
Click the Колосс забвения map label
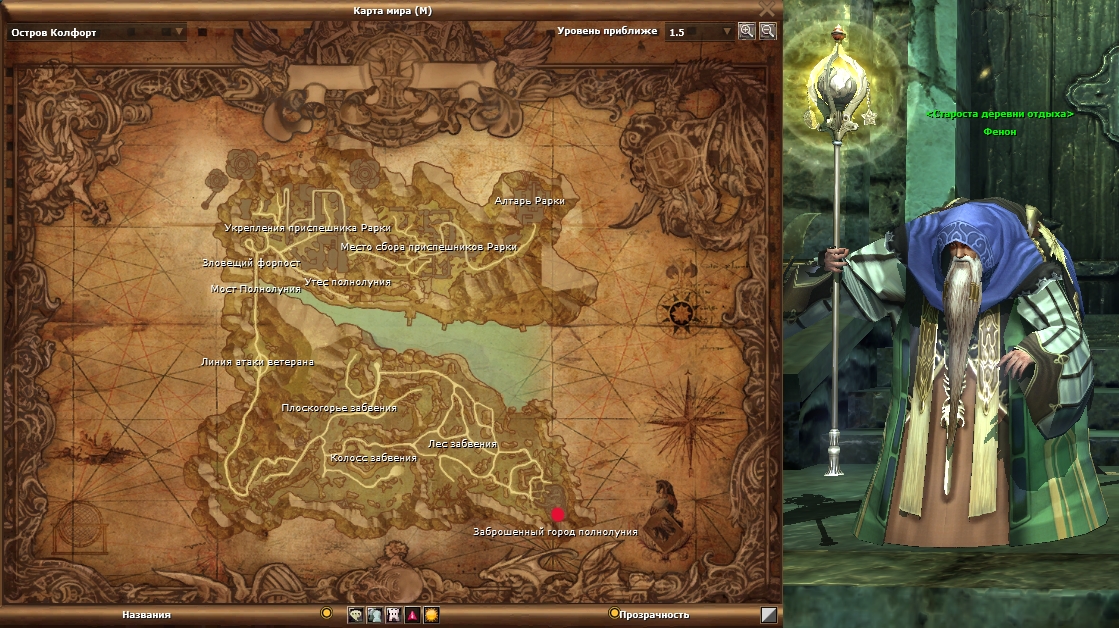tap(373, 458)
